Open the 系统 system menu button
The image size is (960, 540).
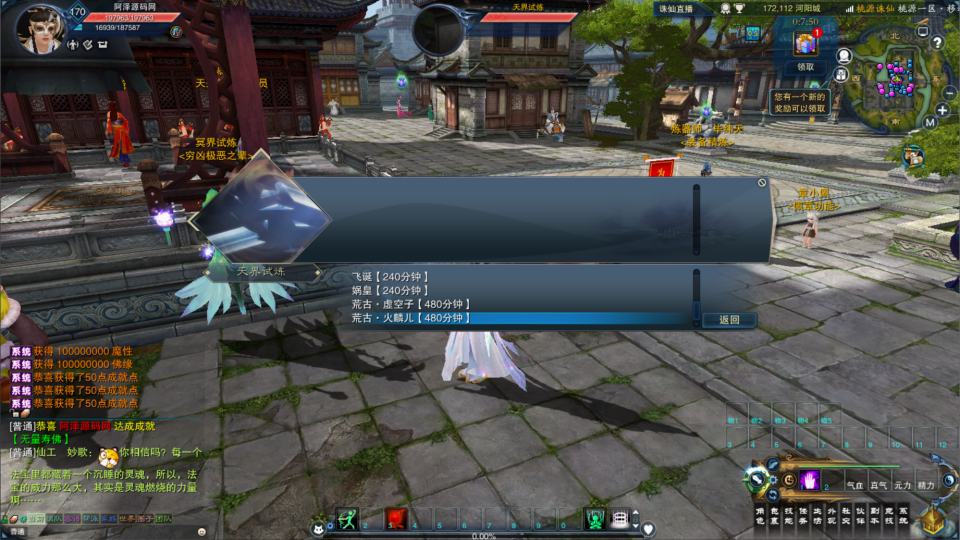(904, 517)
